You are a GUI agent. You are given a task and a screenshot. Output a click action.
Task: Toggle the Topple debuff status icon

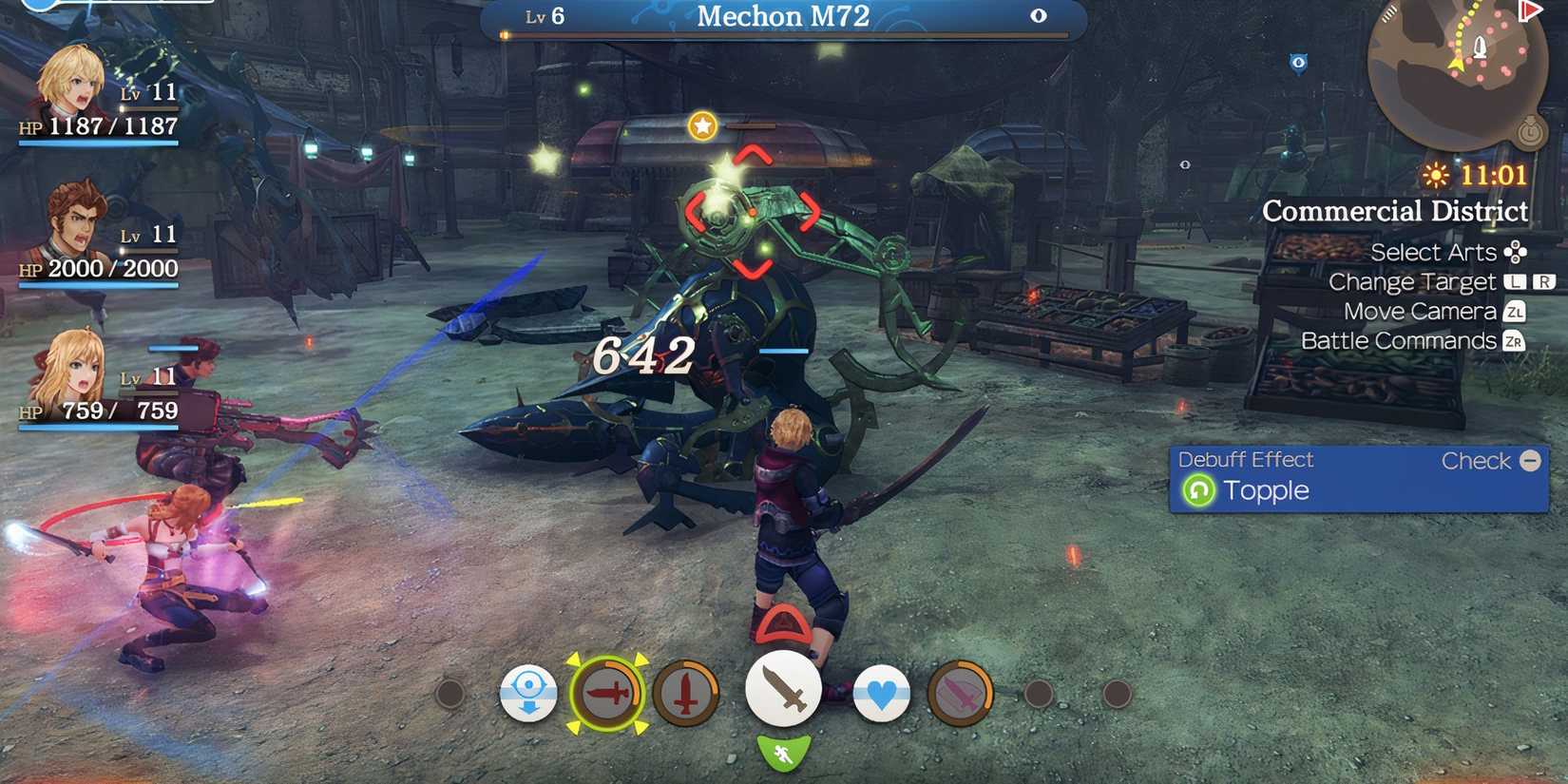1201,490
